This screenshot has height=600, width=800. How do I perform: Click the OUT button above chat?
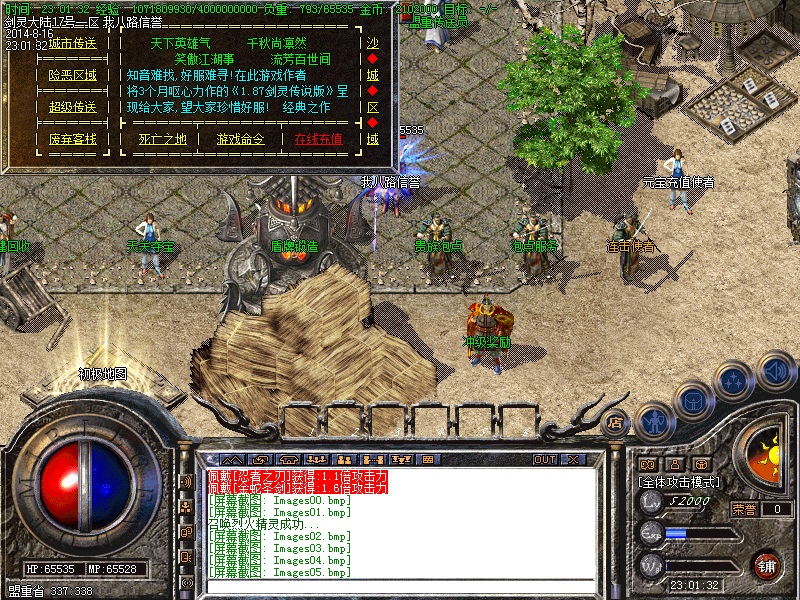(545, 459)
